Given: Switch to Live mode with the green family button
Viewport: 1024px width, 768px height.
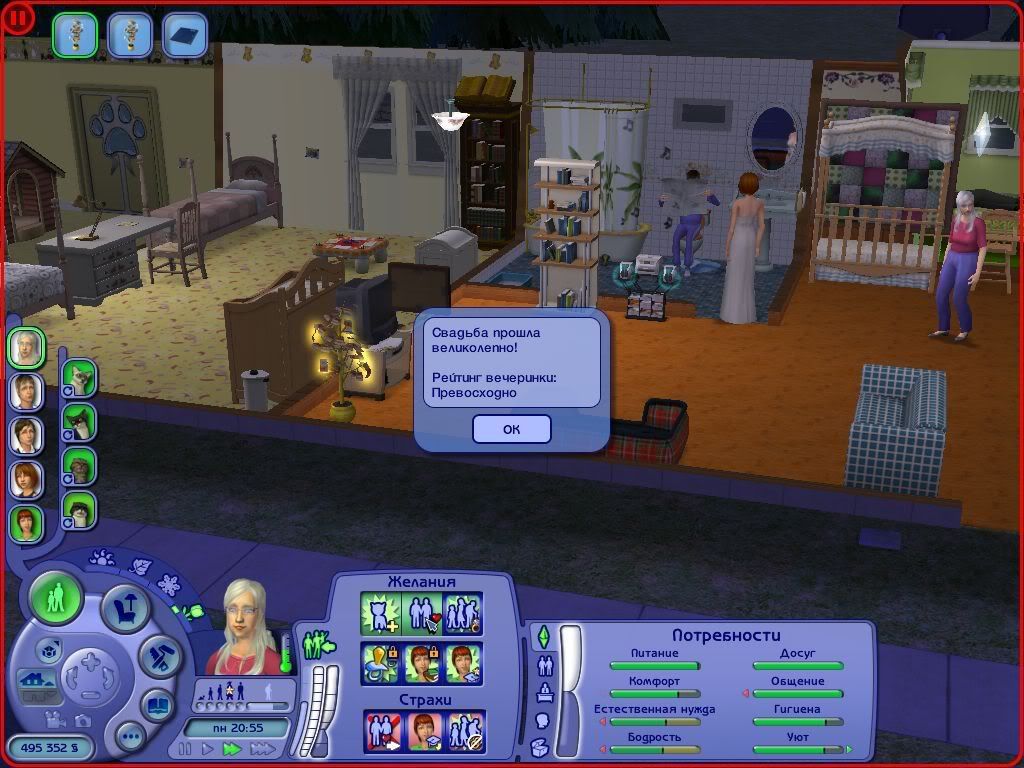Looking at the screenshot, I should [56, 599].
